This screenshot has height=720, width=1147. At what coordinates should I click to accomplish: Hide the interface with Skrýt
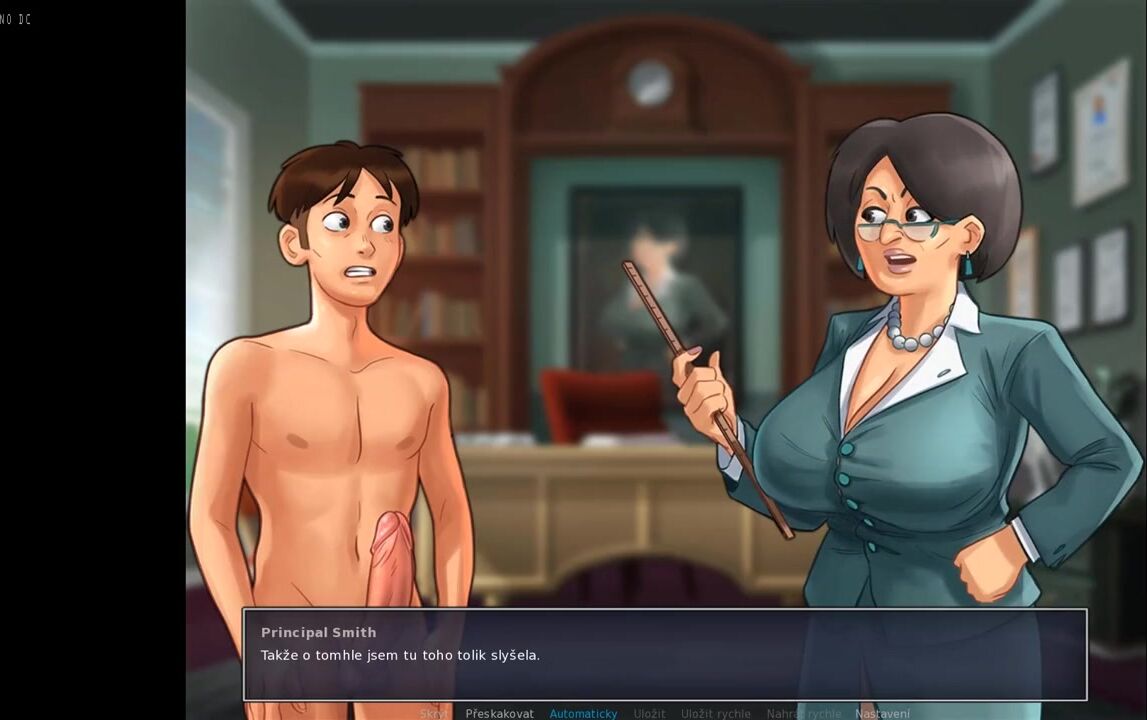(x=434, y=714)
